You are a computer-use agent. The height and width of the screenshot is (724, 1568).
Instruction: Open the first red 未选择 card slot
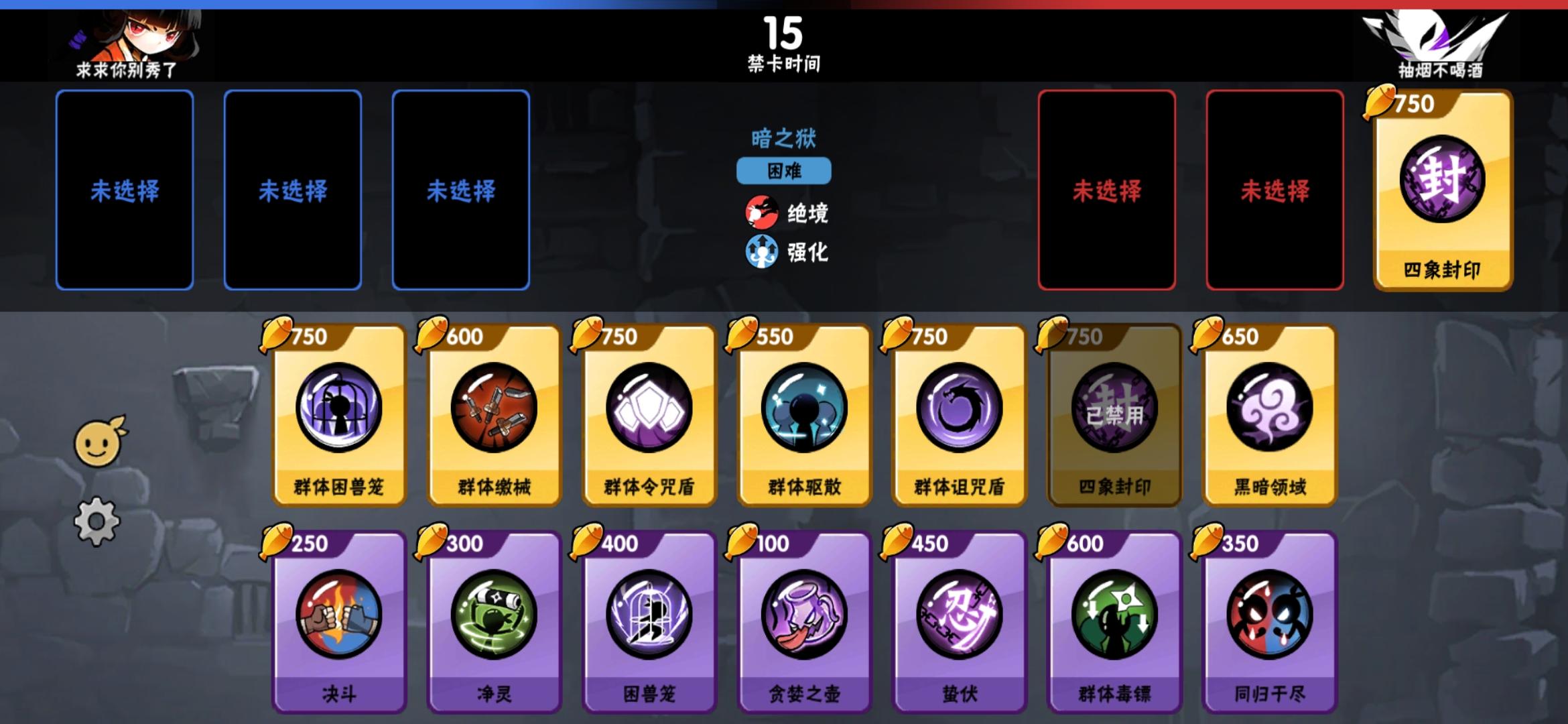(x=1108, y=190)
